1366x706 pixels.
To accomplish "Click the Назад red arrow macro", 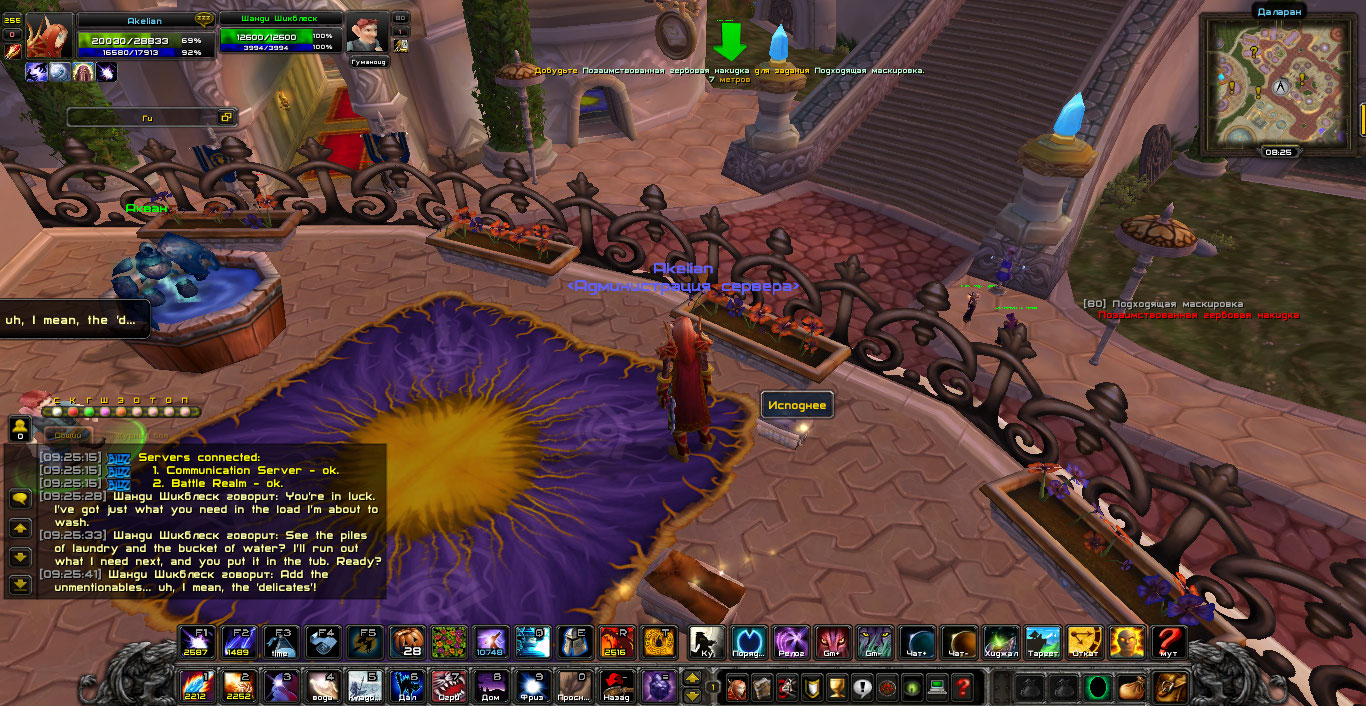I will pos(615,687).
